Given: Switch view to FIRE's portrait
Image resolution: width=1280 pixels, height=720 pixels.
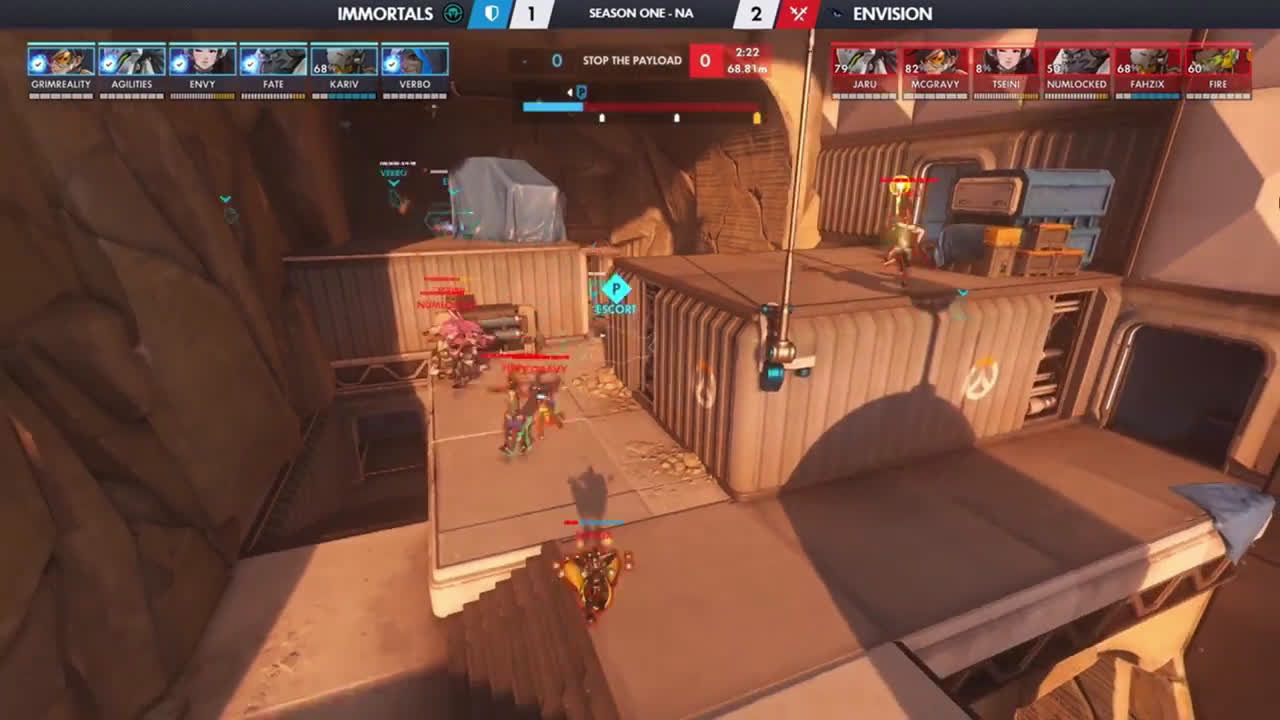Looking at the screenshot, I should pyautogui.click(x=1218, y=61).
